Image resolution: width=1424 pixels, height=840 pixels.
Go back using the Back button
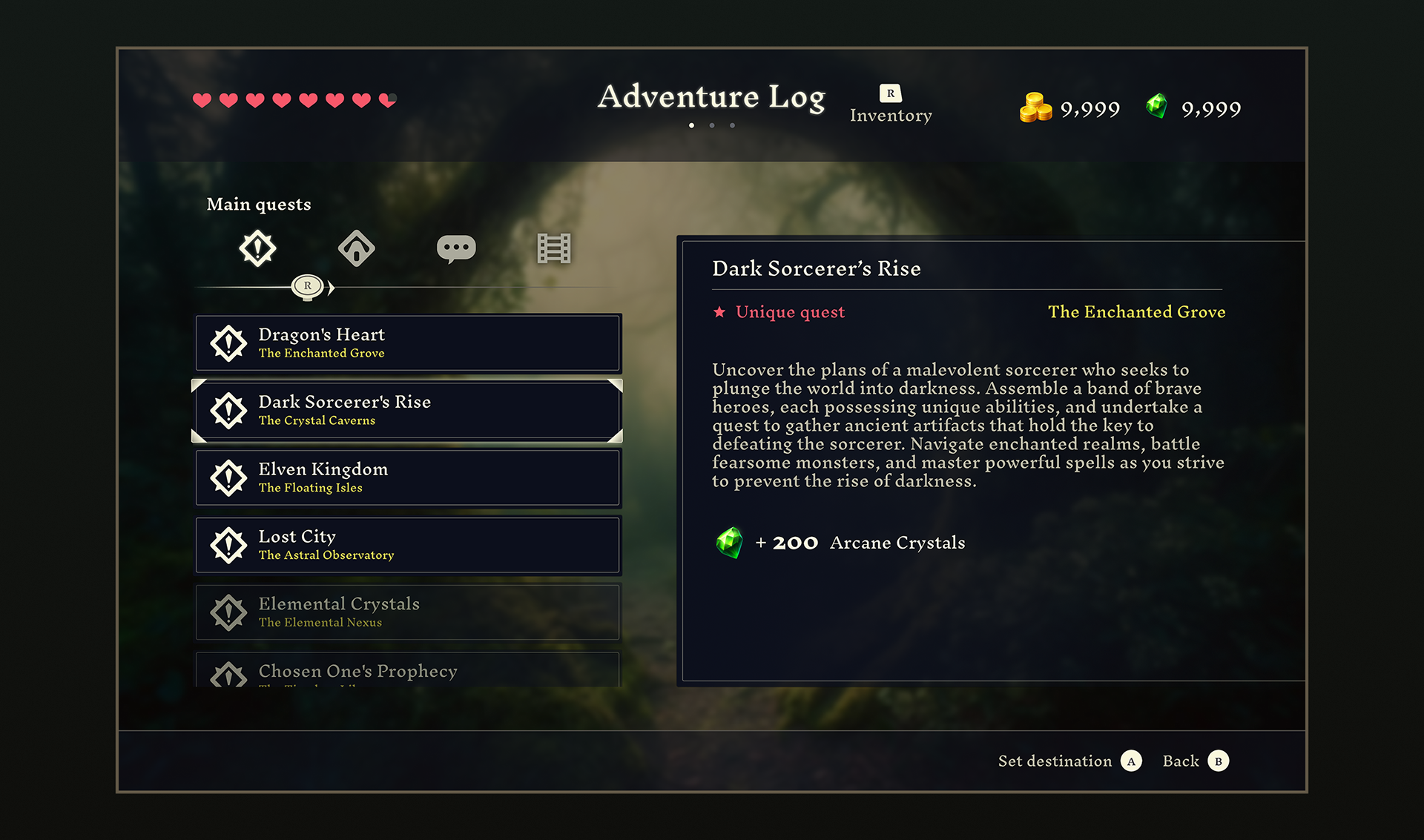tap(1196, 761)
